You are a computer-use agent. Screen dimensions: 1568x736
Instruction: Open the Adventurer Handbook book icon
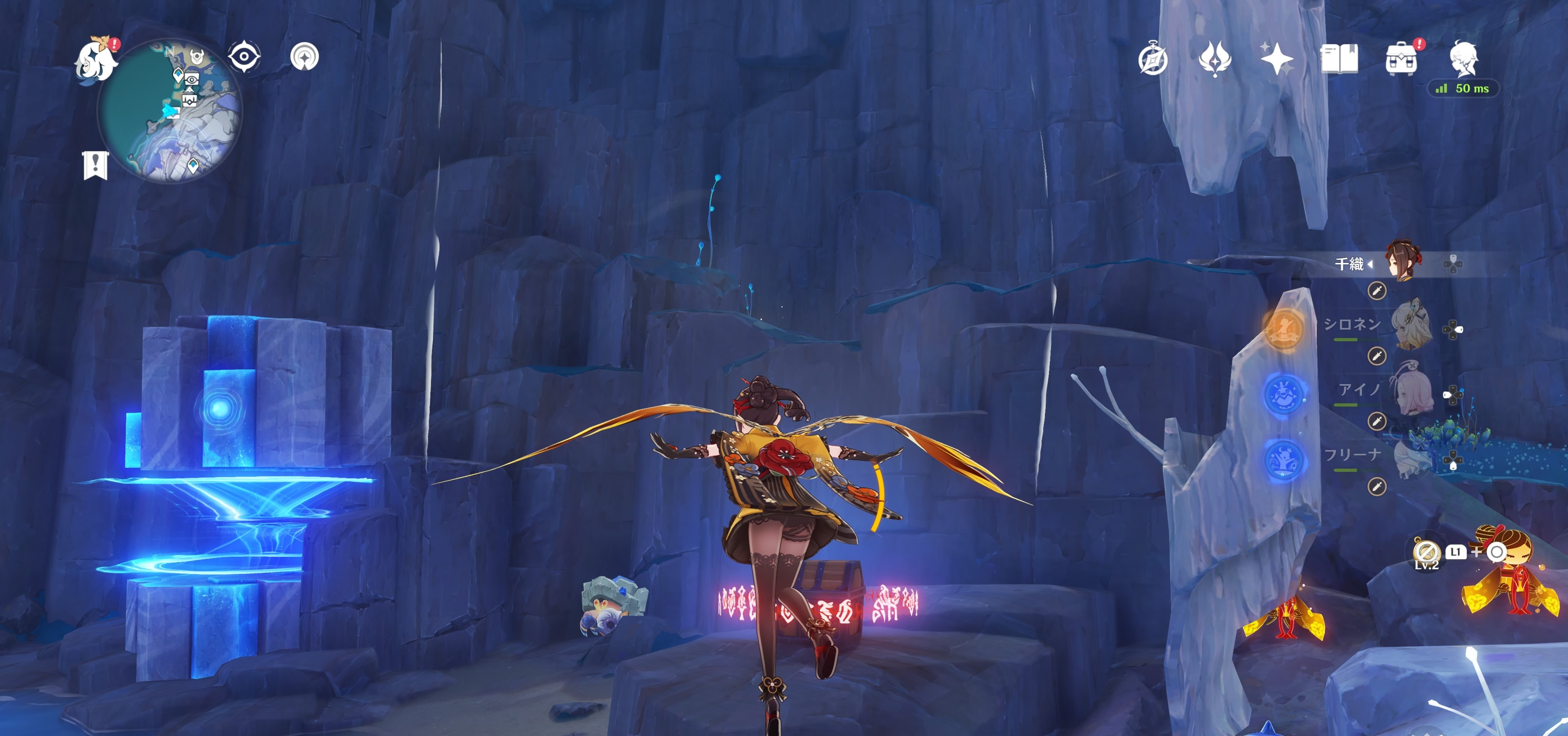click(x=1339, y=59)
